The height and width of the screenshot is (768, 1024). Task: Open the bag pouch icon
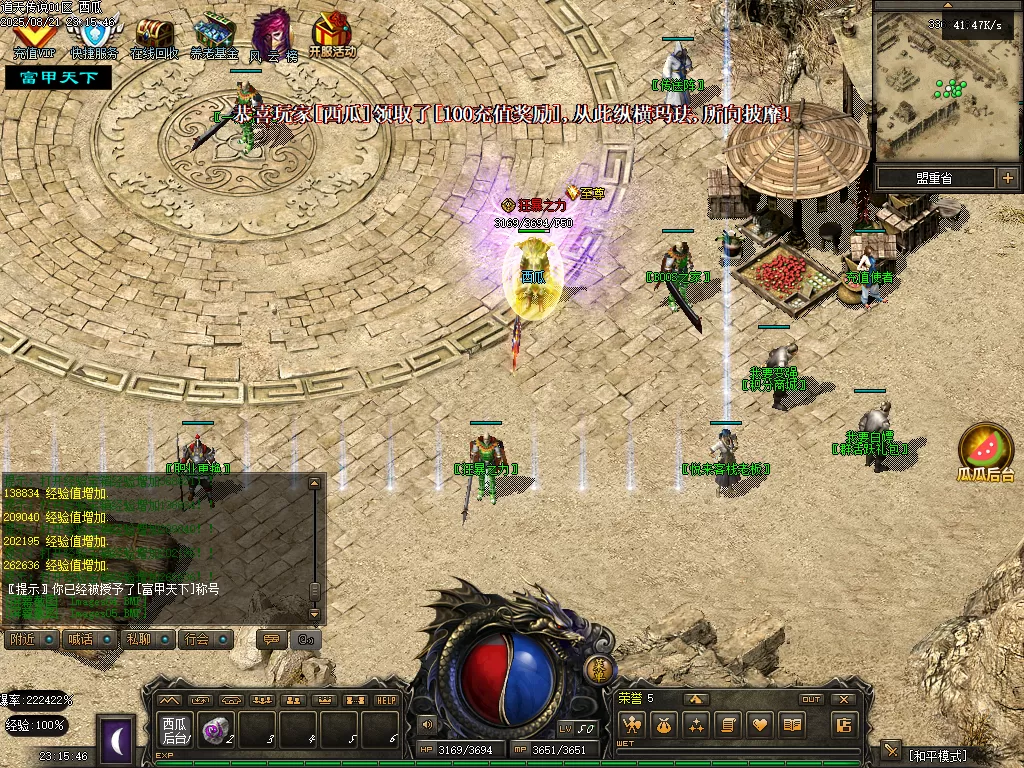(663, 725)
